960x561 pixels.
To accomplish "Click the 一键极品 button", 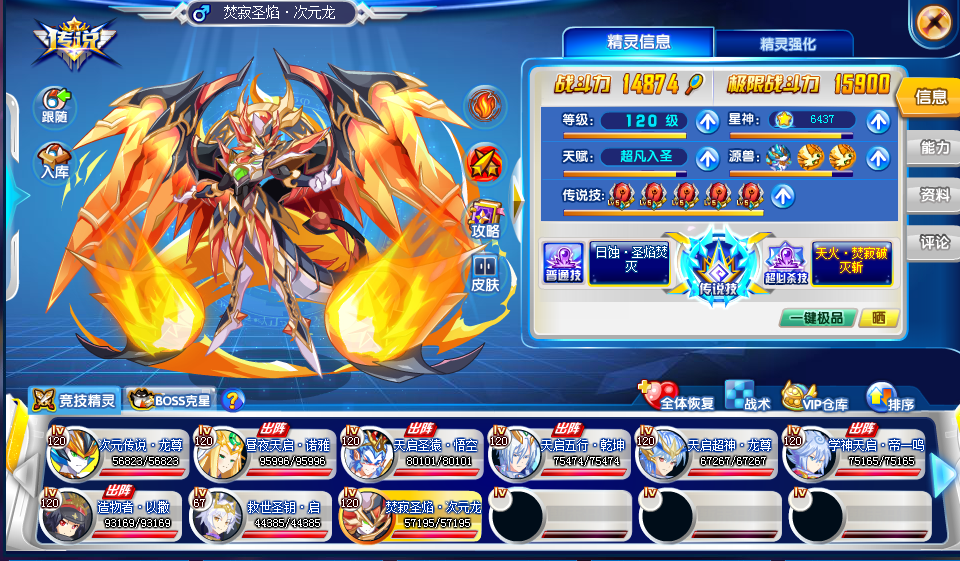I will [817, 318].
